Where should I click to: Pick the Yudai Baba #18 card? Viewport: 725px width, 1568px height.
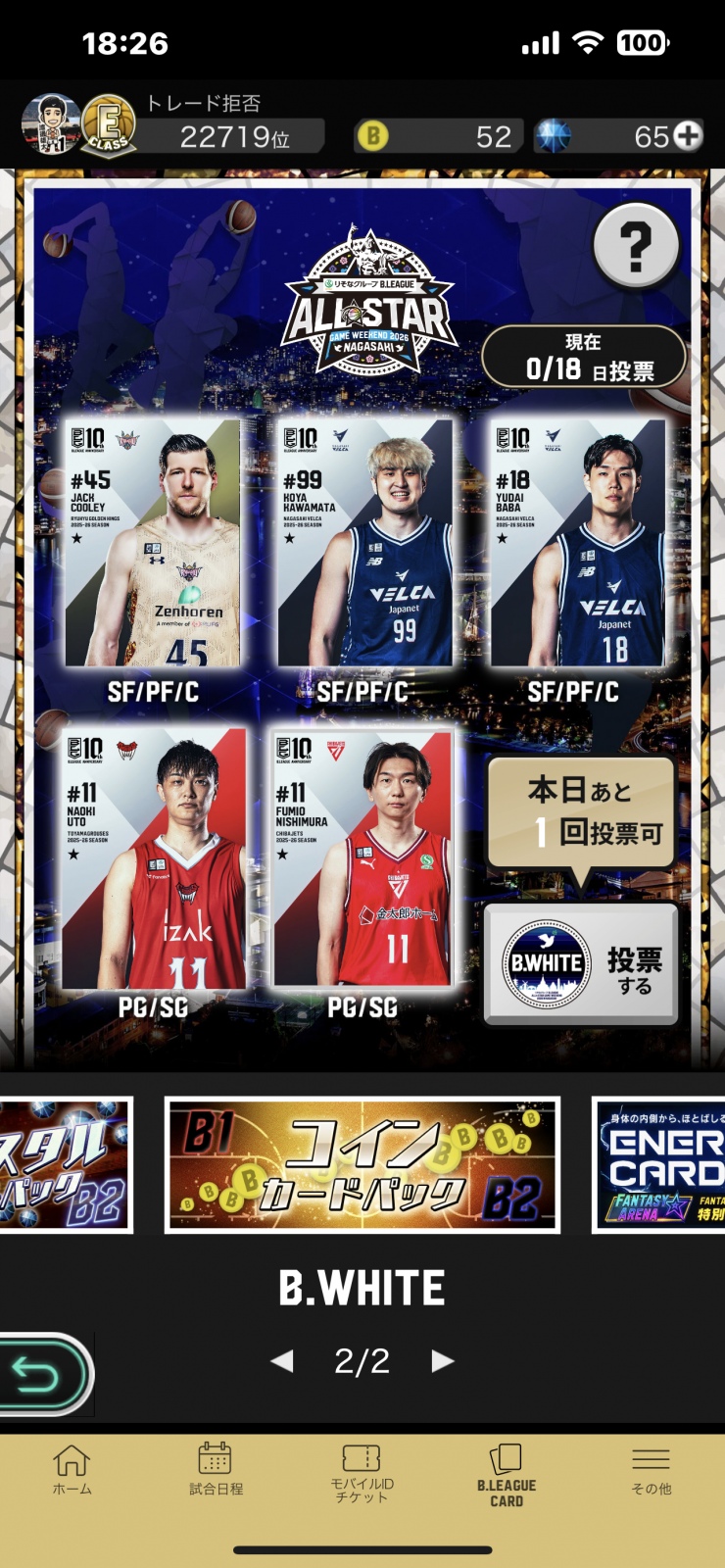pos(577,544)
